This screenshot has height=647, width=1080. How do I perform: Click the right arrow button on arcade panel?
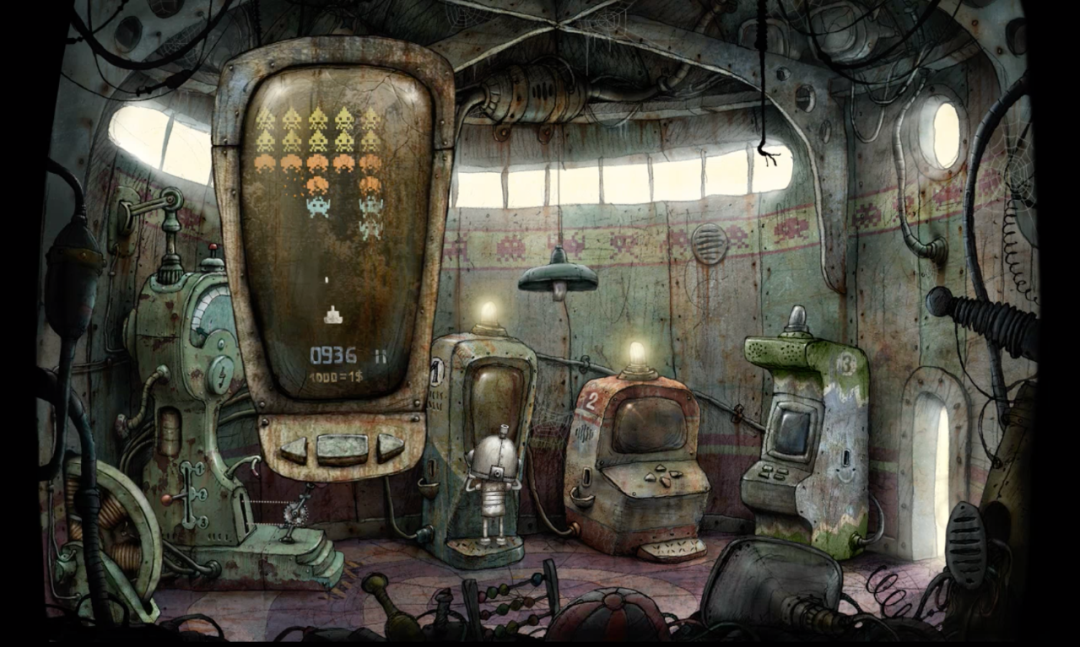point(390,447)
